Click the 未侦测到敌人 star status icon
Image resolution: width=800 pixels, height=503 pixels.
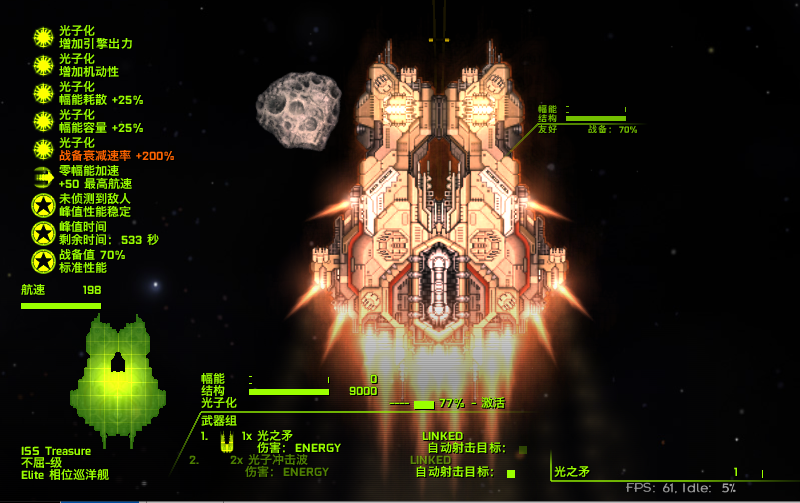(43, 205)
